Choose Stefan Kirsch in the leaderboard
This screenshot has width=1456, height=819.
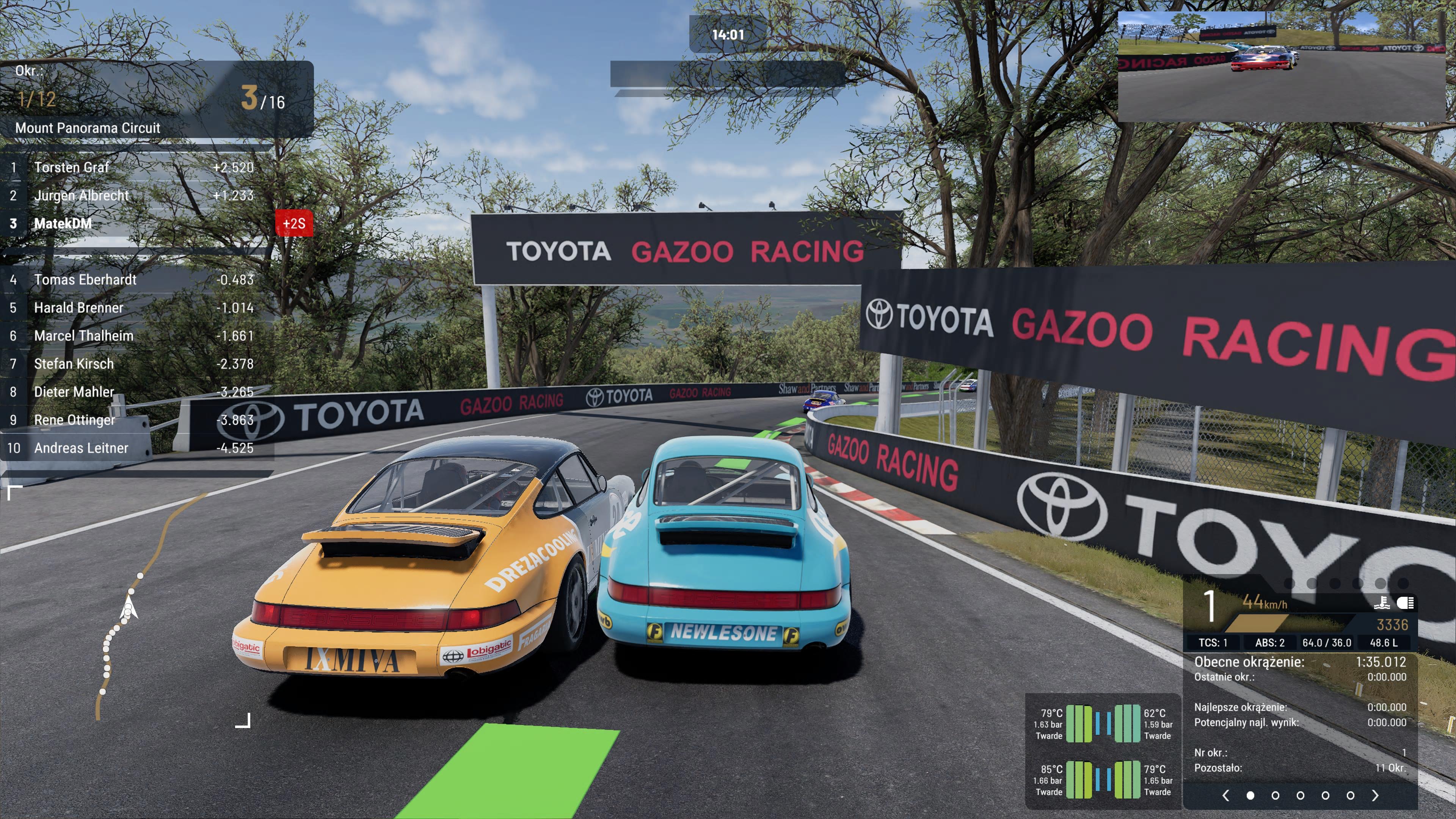tap(74, 364)
